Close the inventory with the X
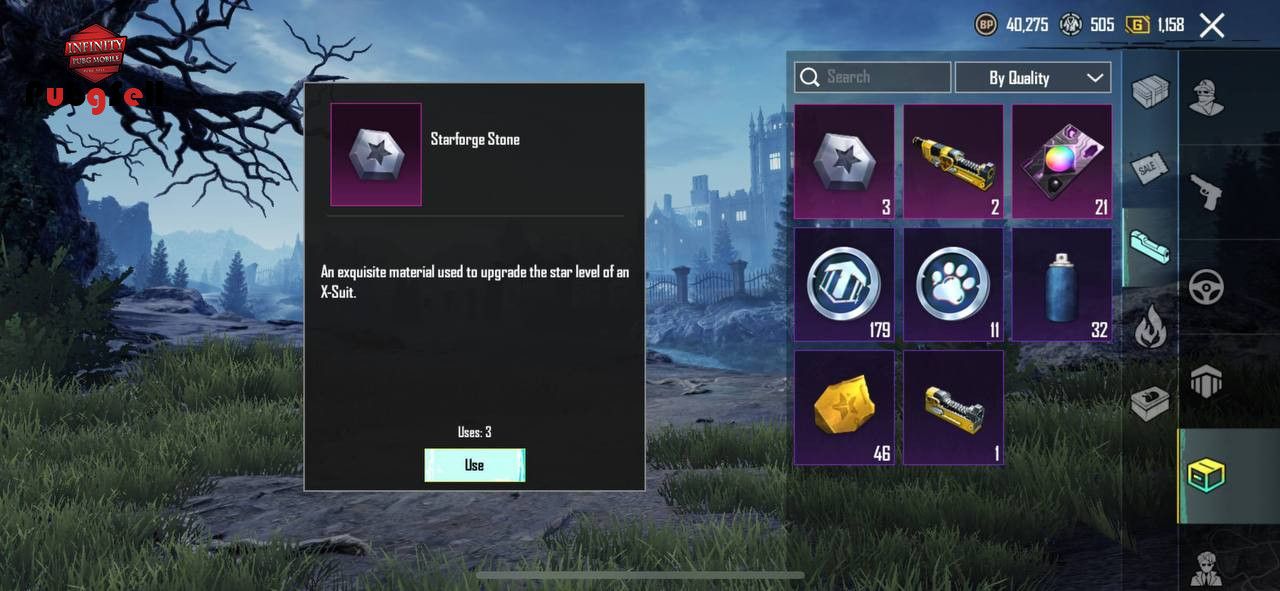 pos(1212,25)
